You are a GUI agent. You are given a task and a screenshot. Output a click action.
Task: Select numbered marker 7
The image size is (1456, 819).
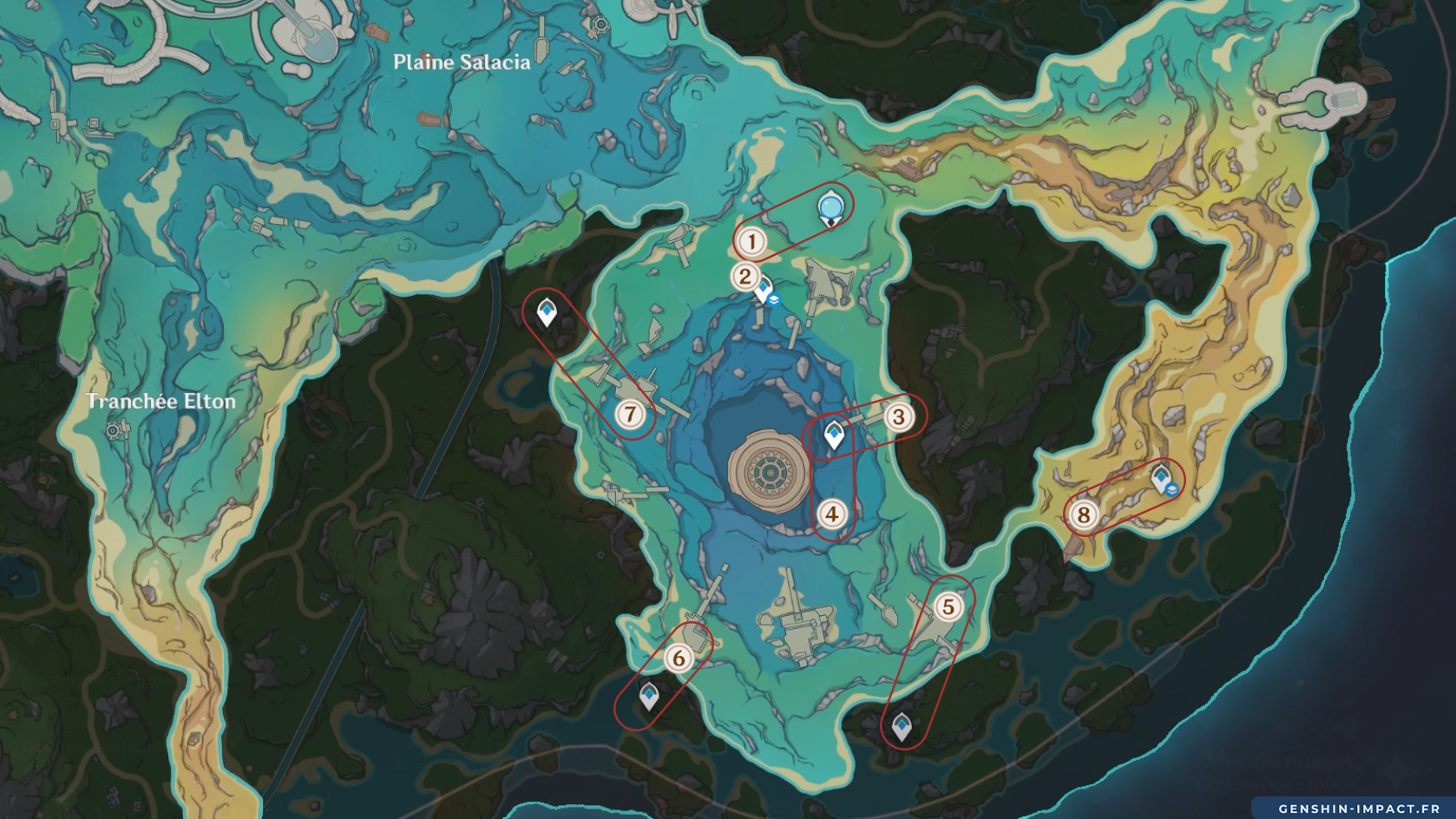point(631,415)
